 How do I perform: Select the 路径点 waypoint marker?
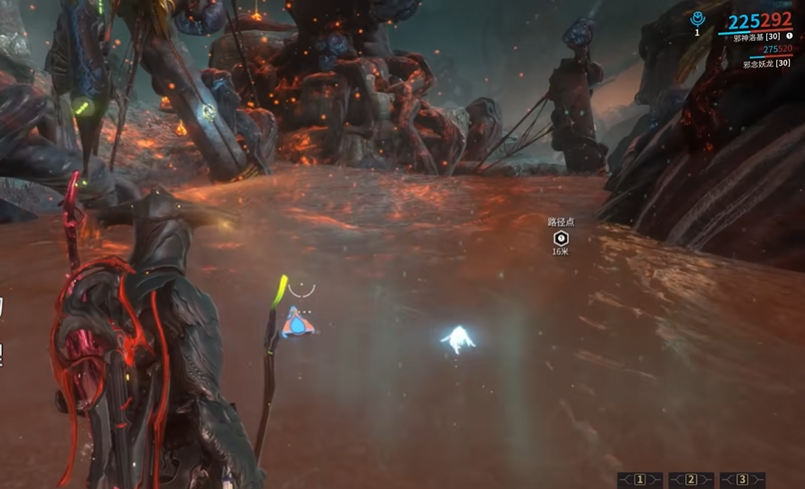(x=561, y=238)
